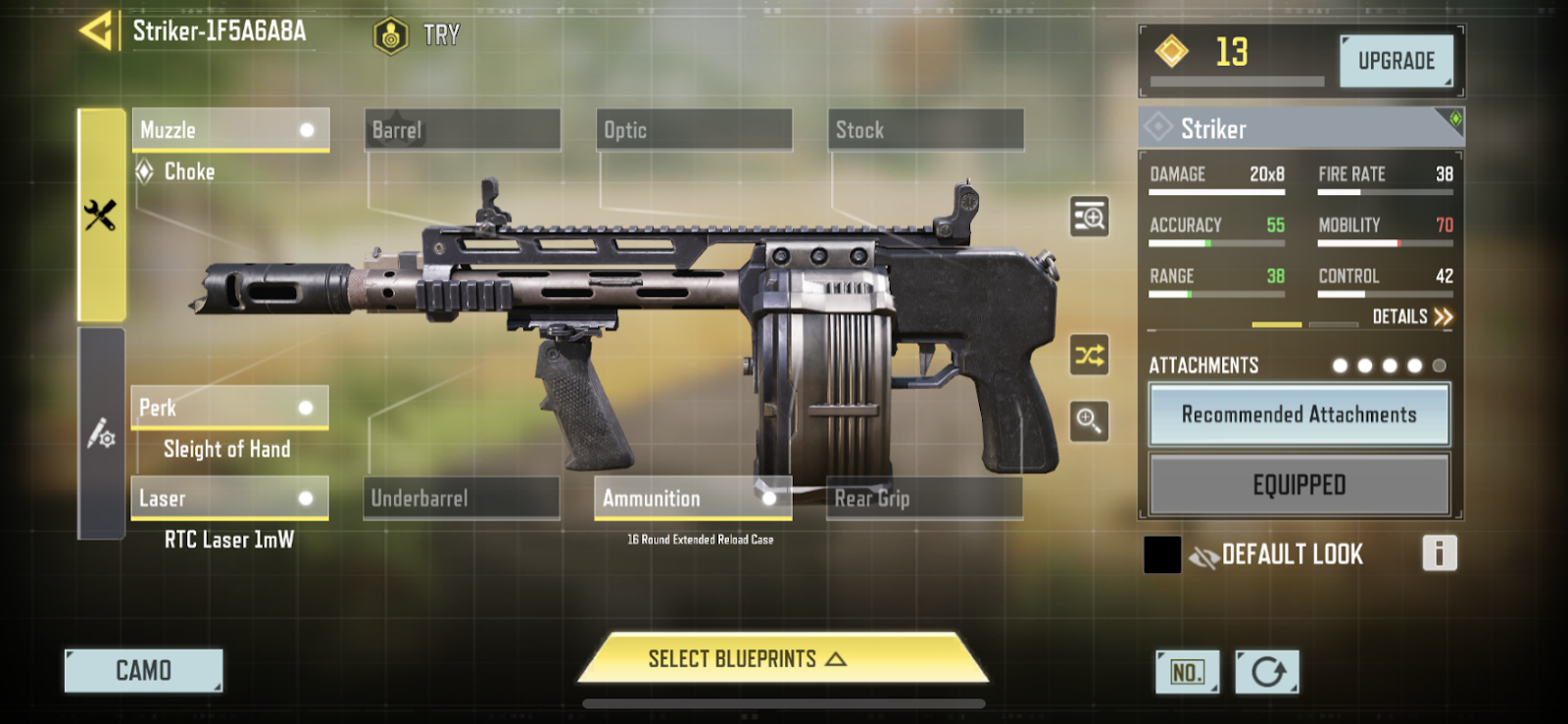Open the Default Look info button
Viewport: 1568px width, 724px height.
point(1439,554)
